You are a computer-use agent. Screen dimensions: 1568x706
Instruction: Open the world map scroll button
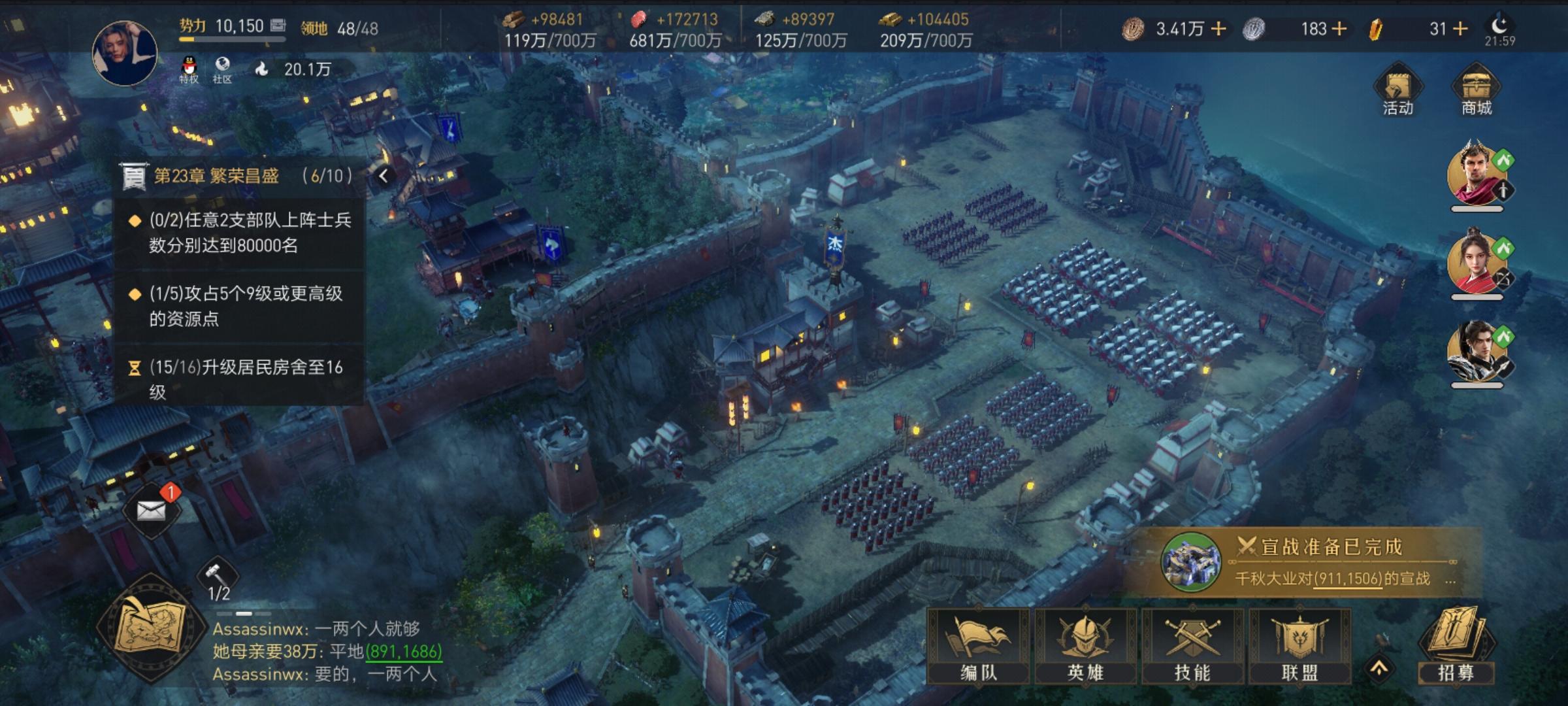point(150,628)
